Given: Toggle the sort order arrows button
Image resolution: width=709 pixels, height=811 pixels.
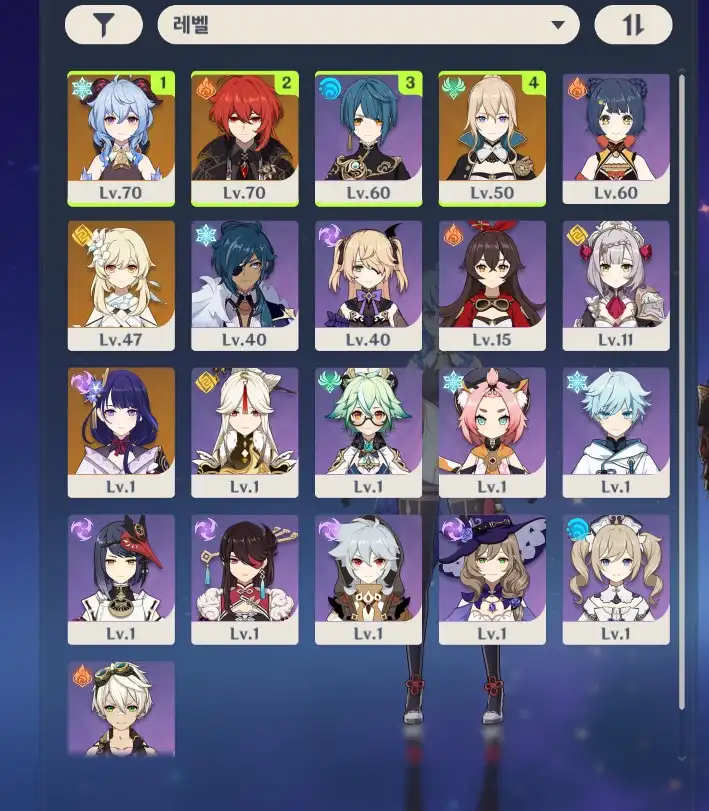Looking at the screenshot, I should coord(633,25).
